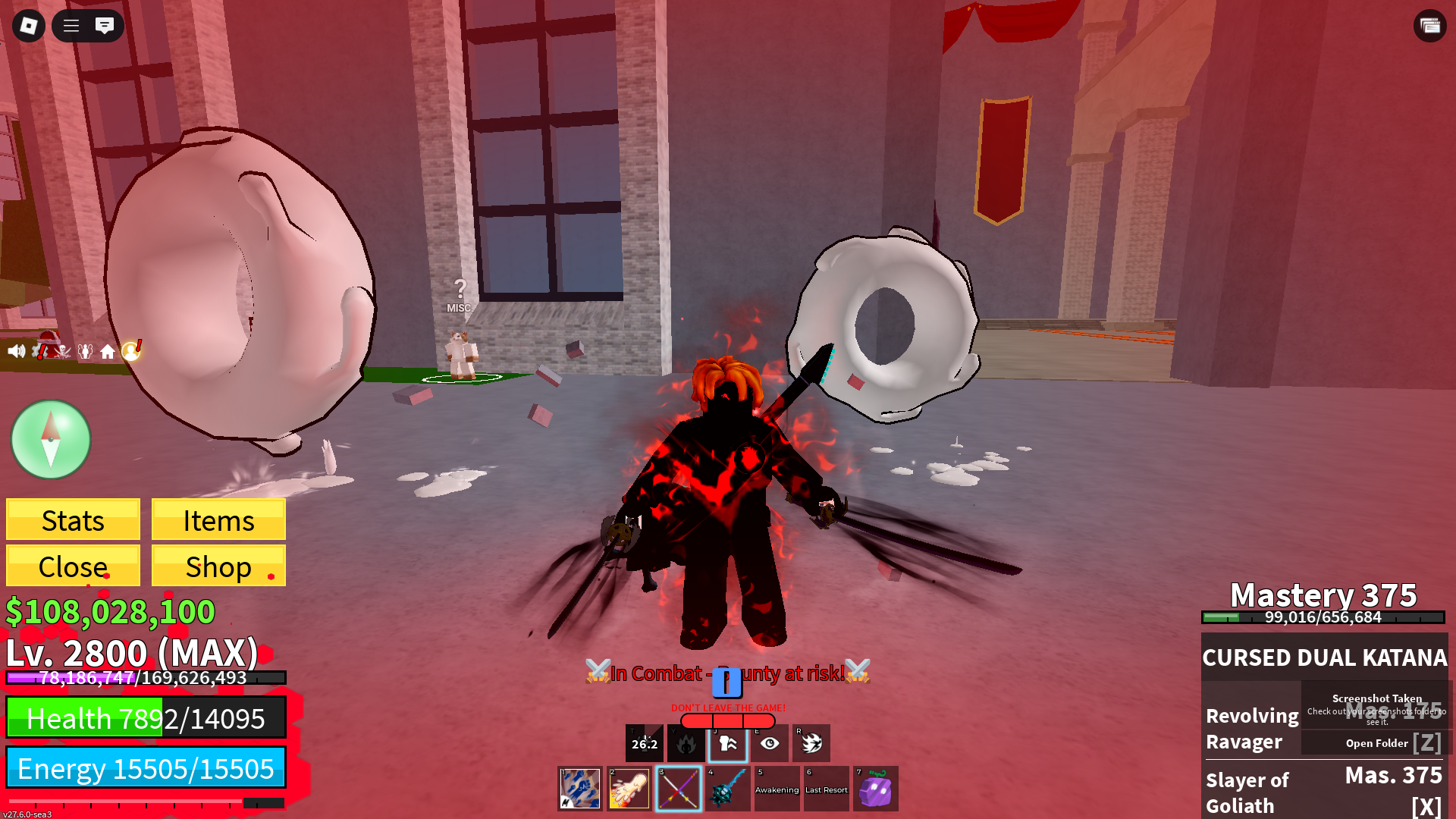This screenshot has width=1456, height=819.
Task: Click the green compass
Action: coord(51,440)
